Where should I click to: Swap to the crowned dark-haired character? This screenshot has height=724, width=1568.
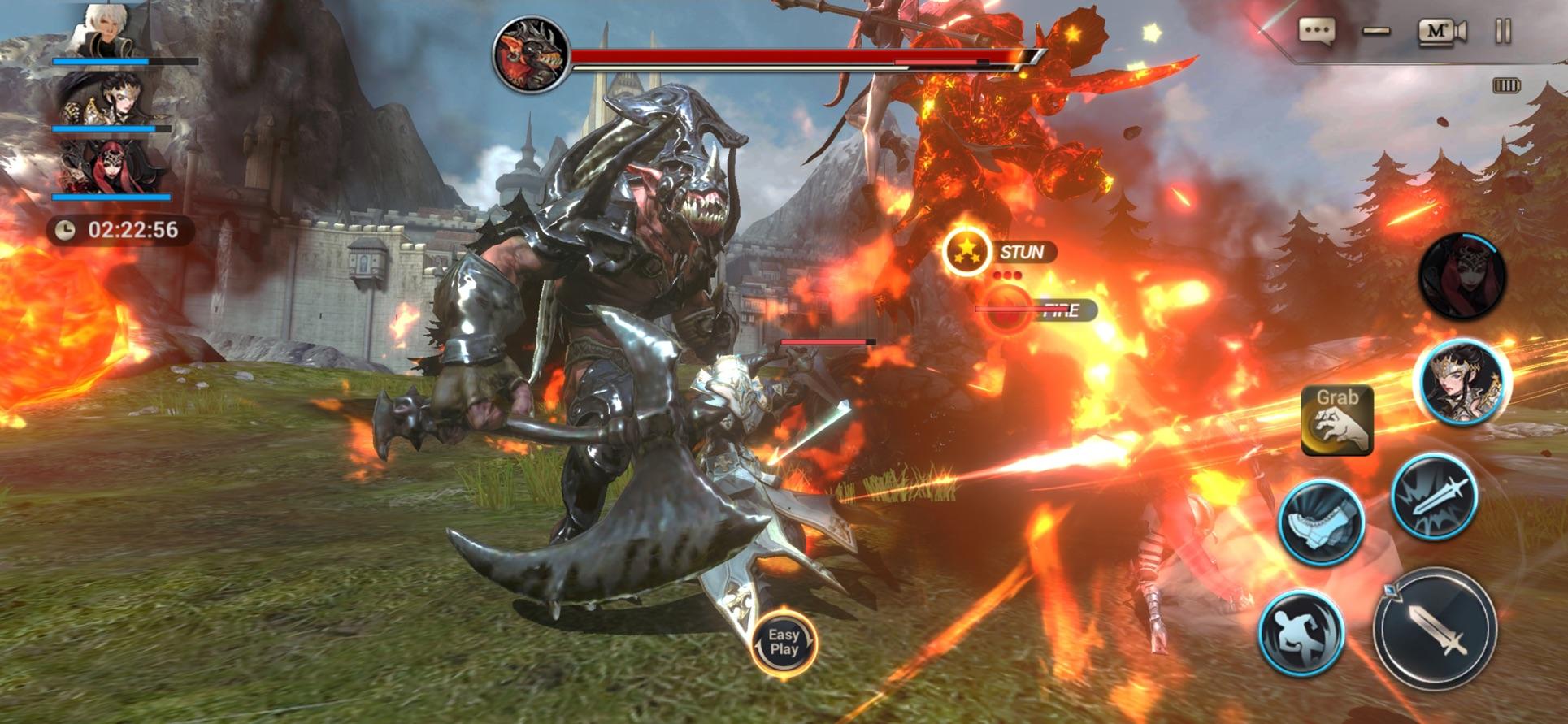pos(1462,383)
